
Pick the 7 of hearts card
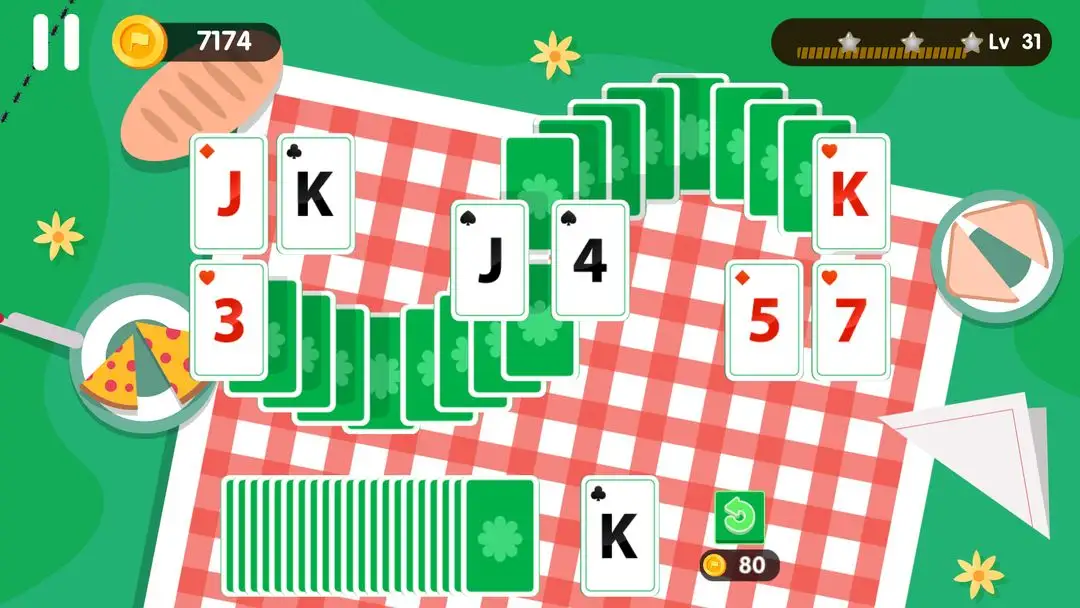point(851,320)
